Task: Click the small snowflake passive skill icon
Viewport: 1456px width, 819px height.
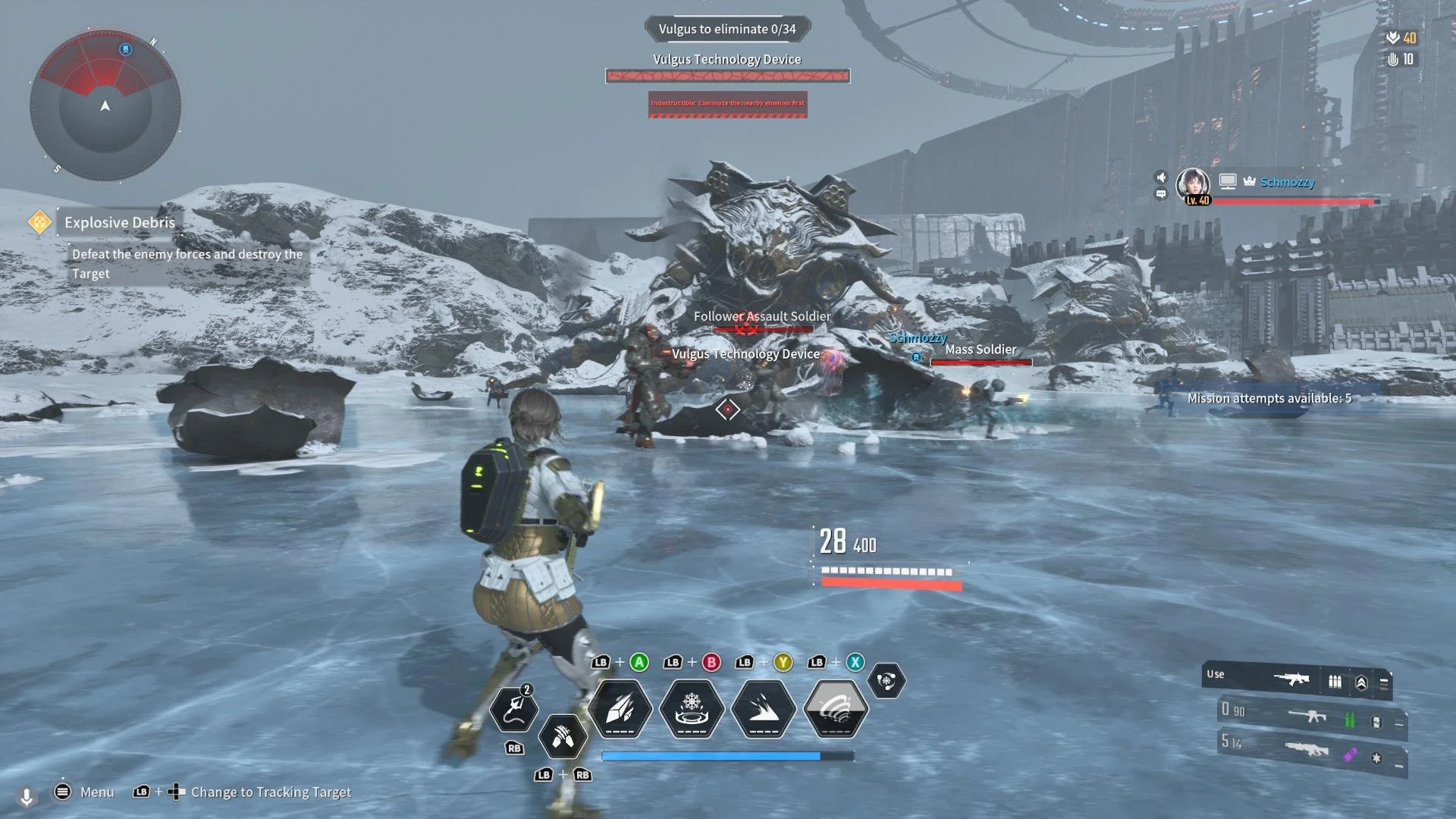Action: tap(886, 680)
